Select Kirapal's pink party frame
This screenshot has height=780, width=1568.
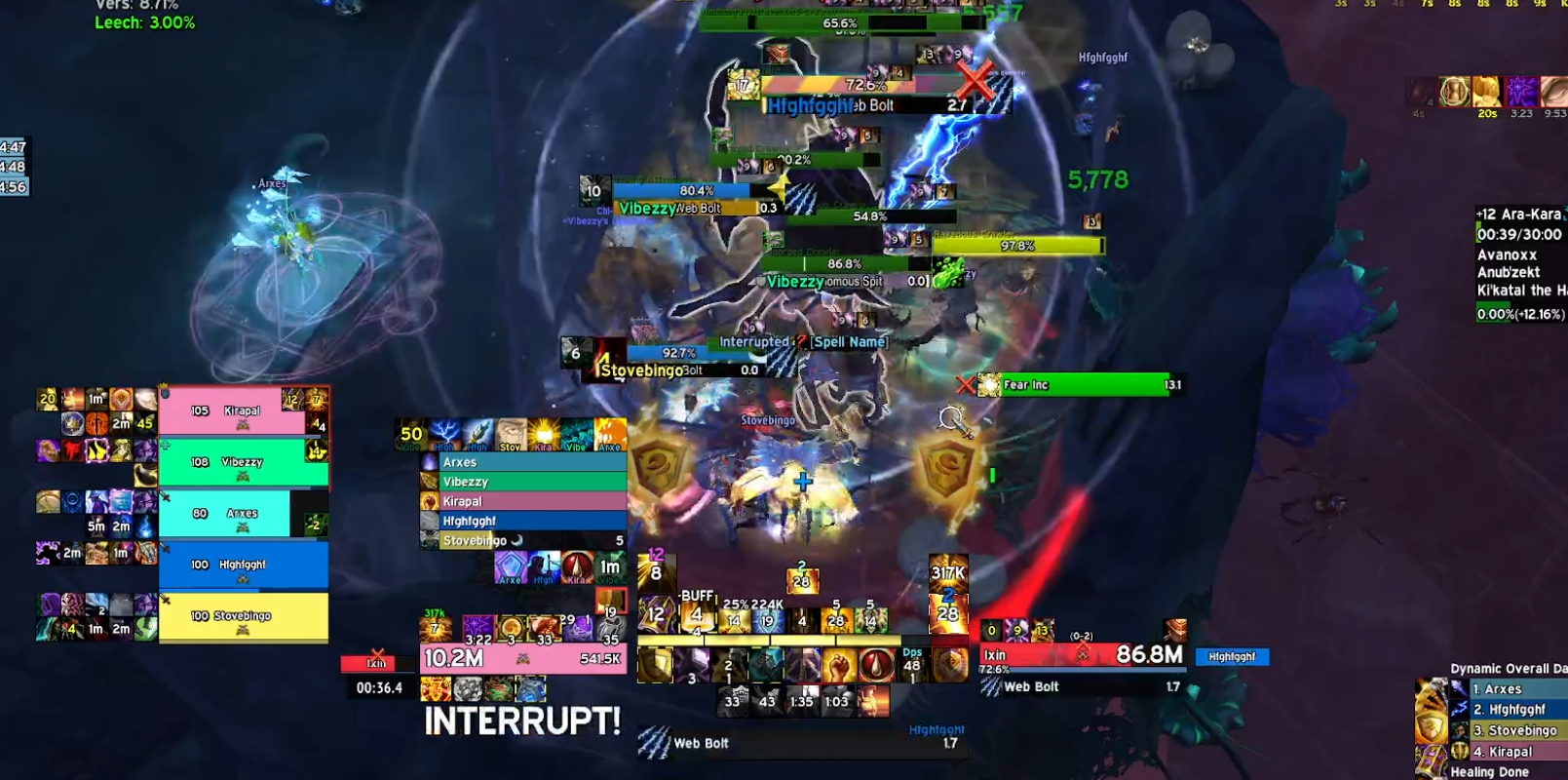[242, 410]
